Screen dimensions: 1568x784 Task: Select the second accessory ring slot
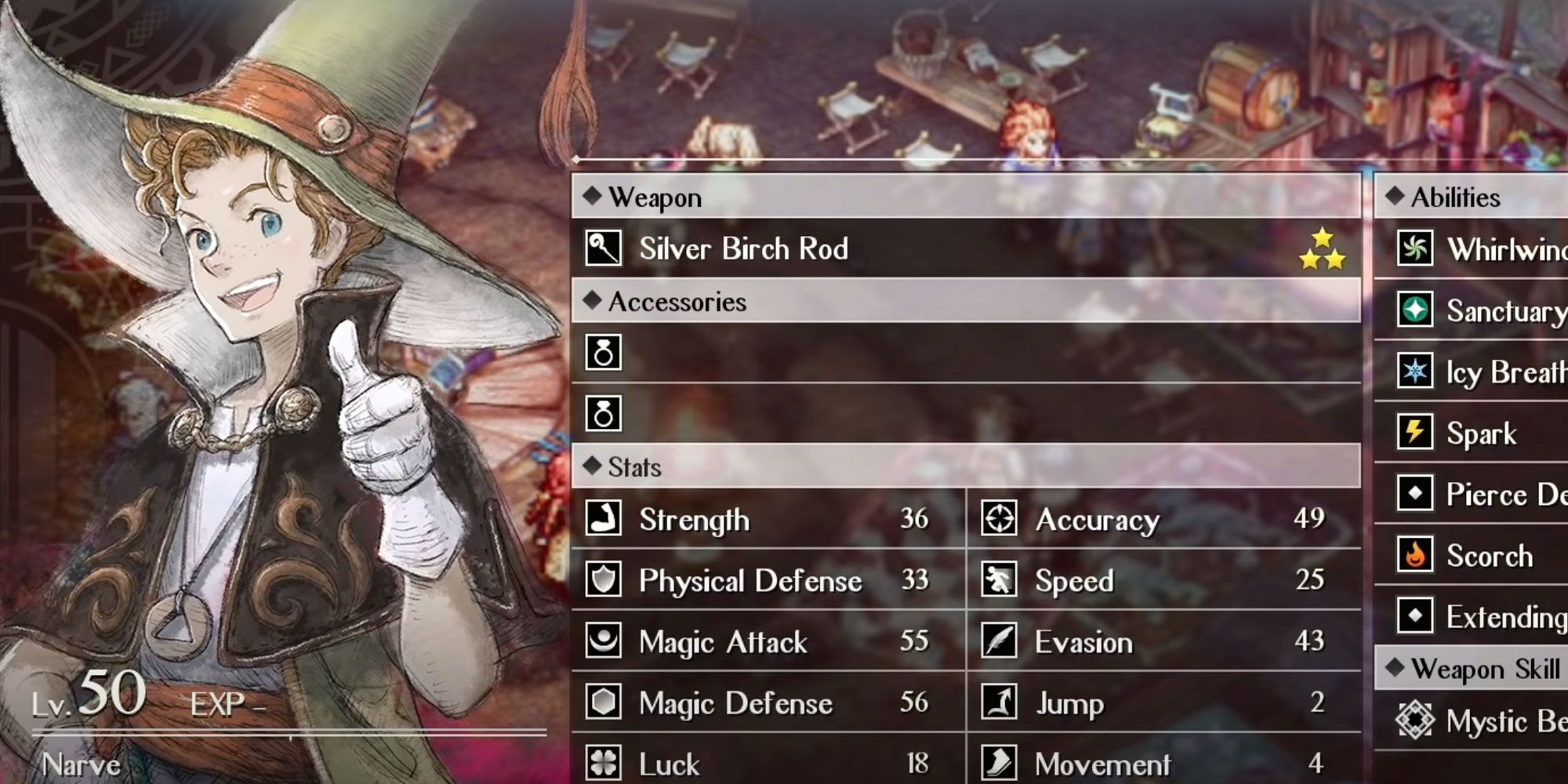click(x=604, y=412)
